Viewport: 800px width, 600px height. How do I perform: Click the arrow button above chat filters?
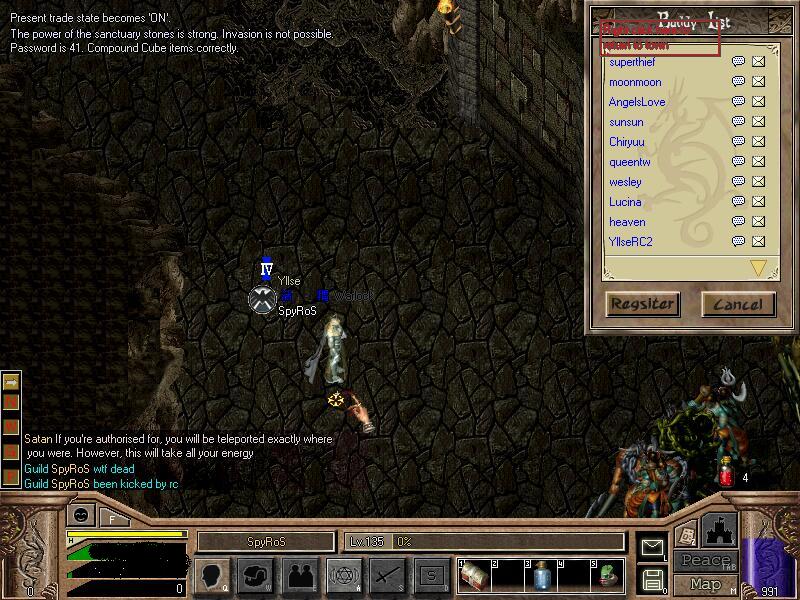[x=12, y=381]
